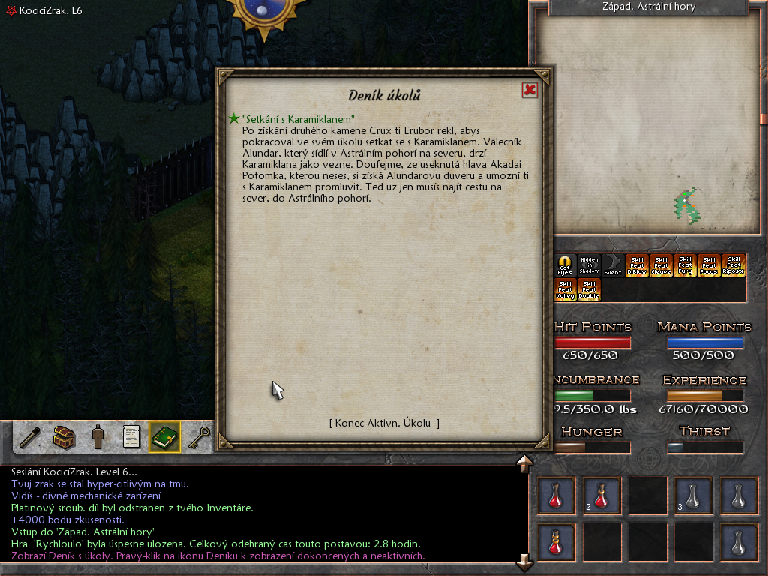The image size is (768, 576).
Task: Click the Hidden in Shadows status icon
Action: [x=587, y=265]
